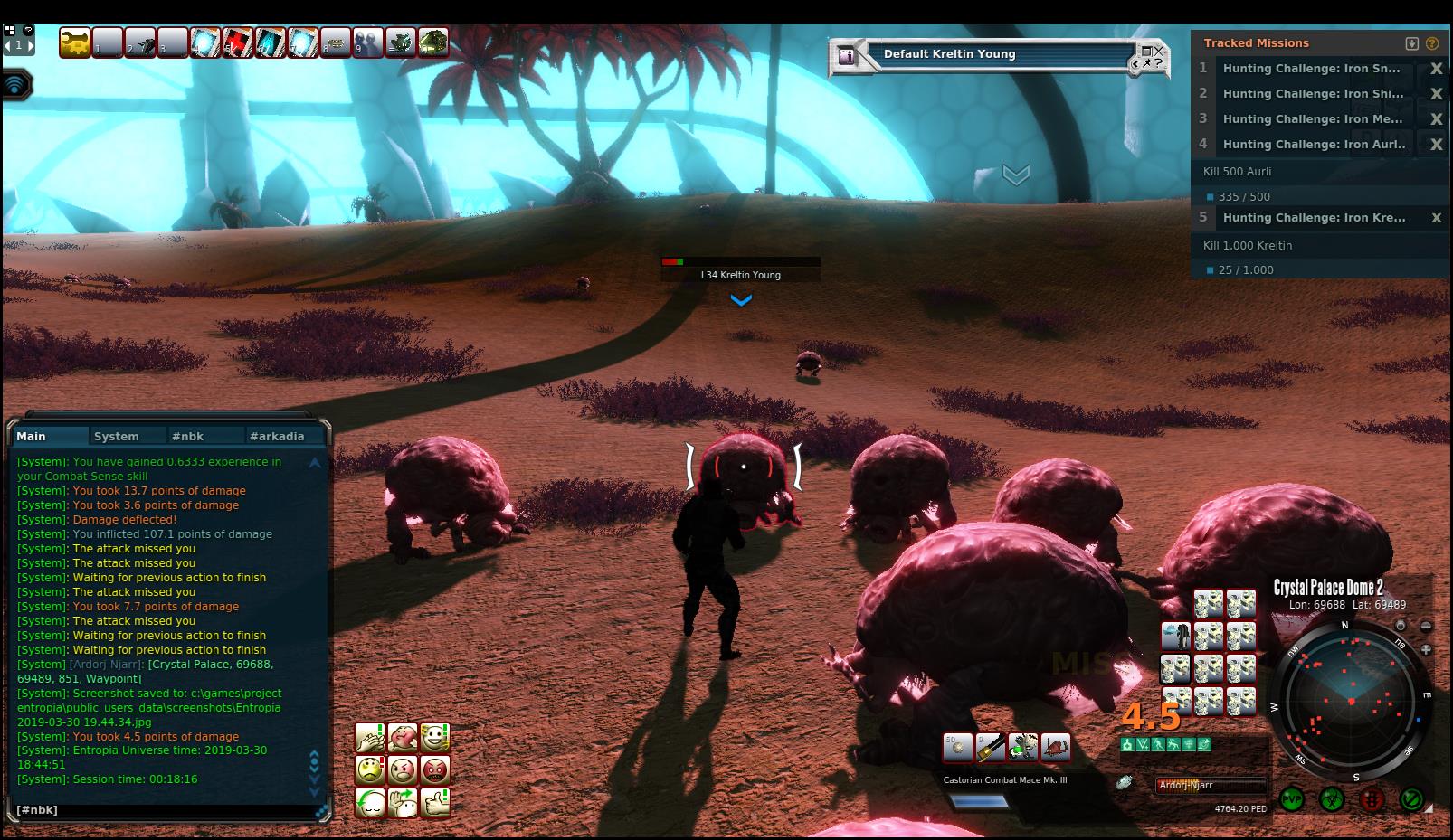This screenshot has width=1453, height=840.
Task: Toggle the green PVP status button
Action: point(1292,799)
